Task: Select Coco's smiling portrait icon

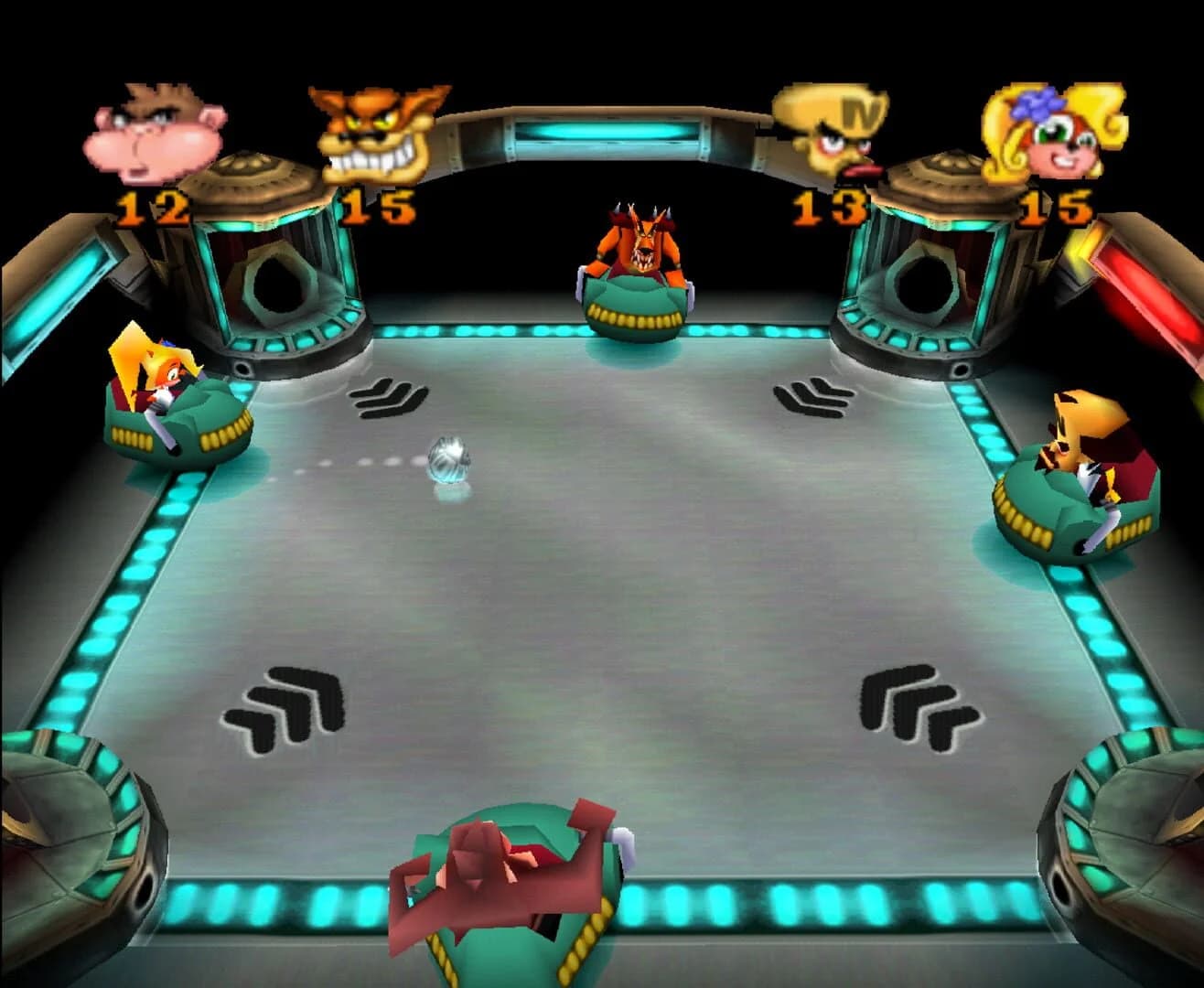Action: [1052, 137]
